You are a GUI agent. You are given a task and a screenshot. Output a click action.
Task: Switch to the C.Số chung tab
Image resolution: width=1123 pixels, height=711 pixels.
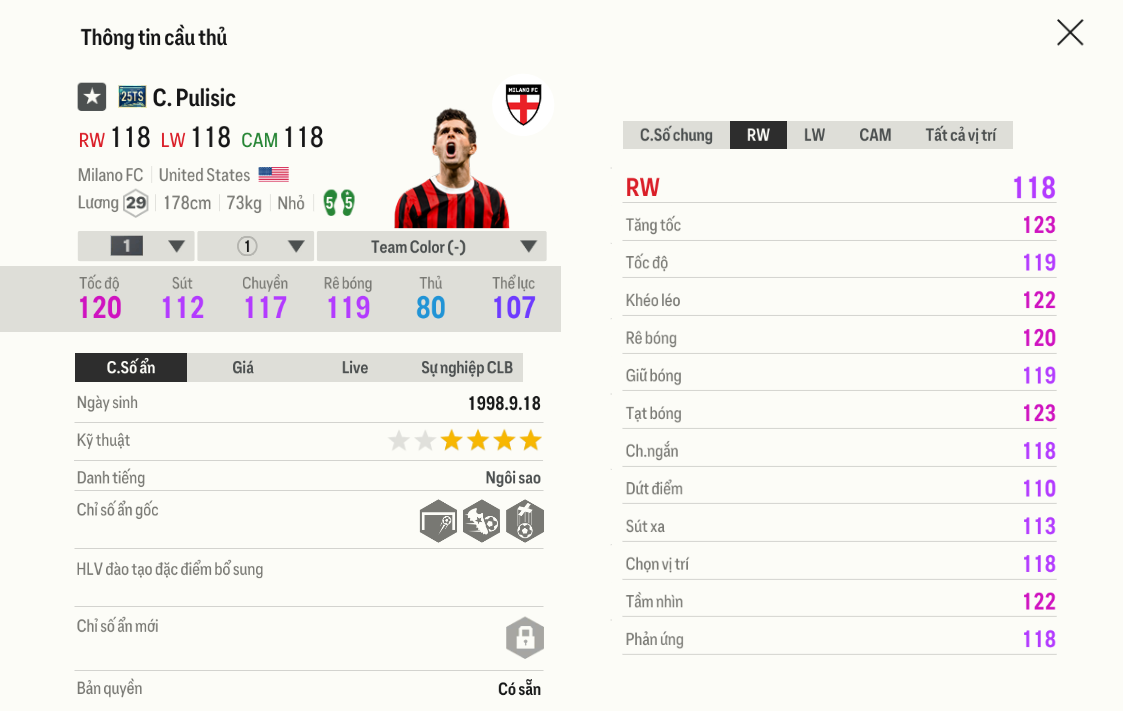click(x=676, y=135)
